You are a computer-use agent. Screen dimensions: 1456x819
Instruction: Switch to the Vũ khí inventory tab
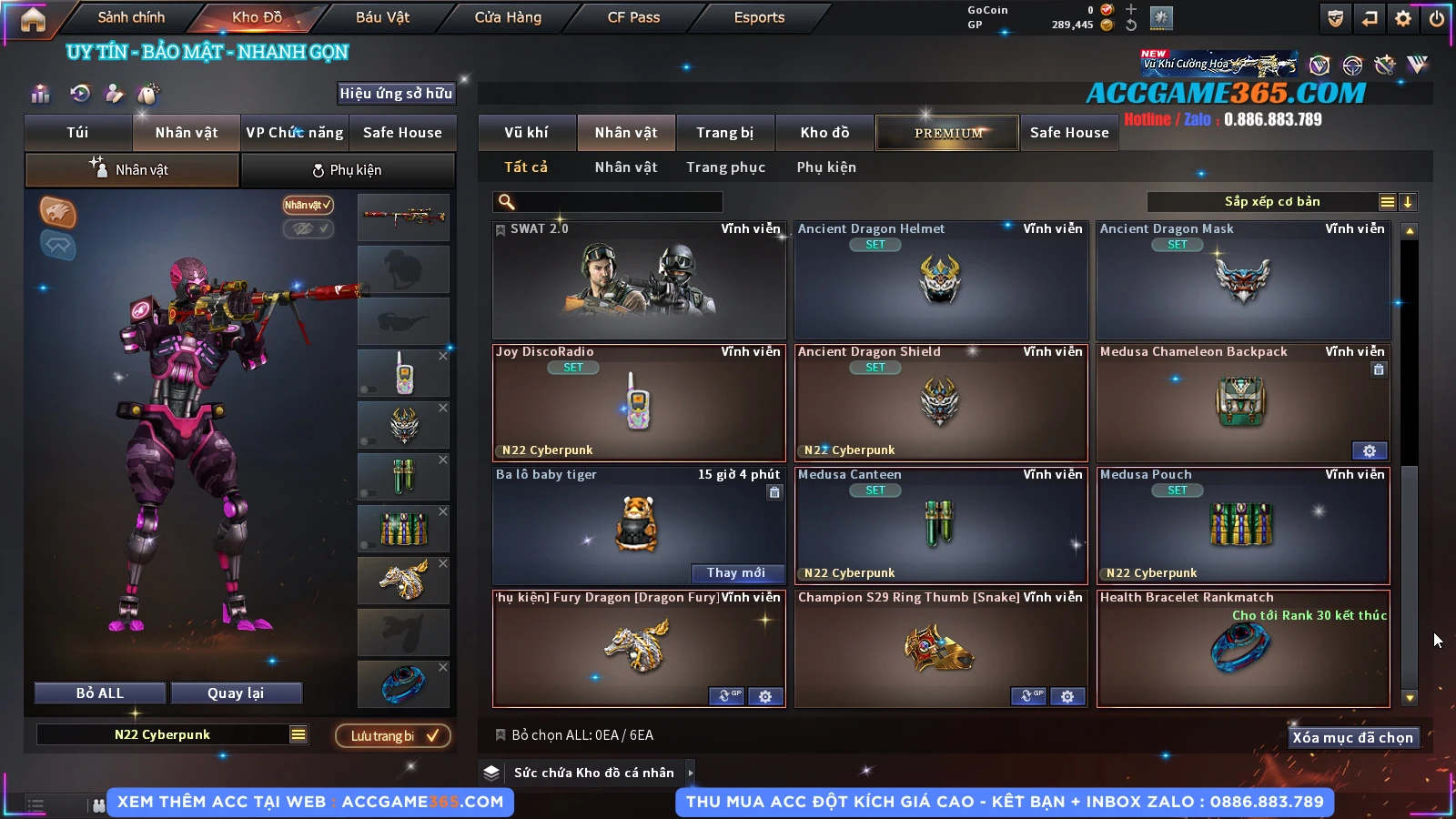pyautogui.click(x=526, y=133)
